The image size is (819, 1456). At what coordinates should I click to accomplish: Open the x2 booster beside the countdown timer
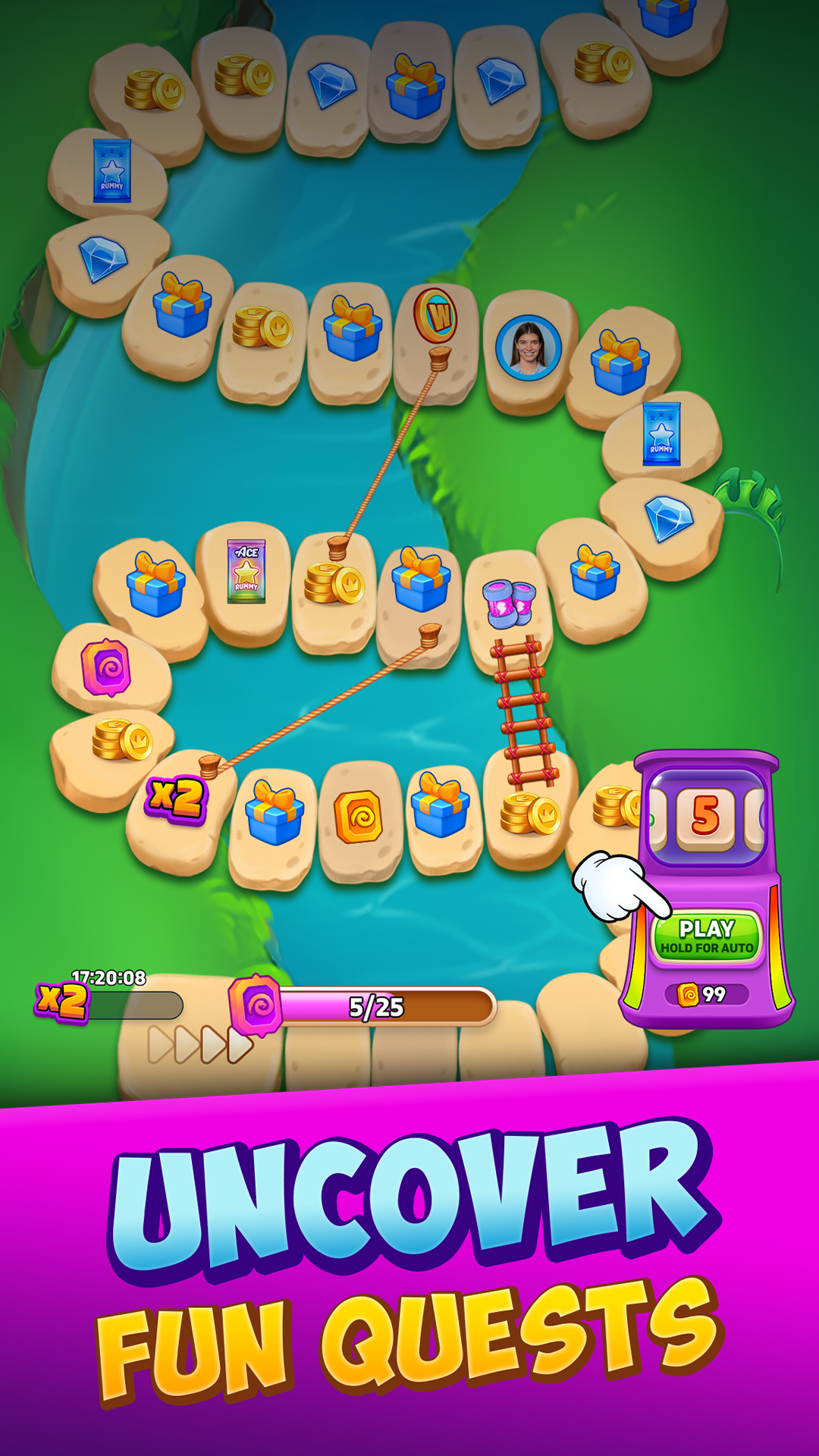click(62, 1001)
